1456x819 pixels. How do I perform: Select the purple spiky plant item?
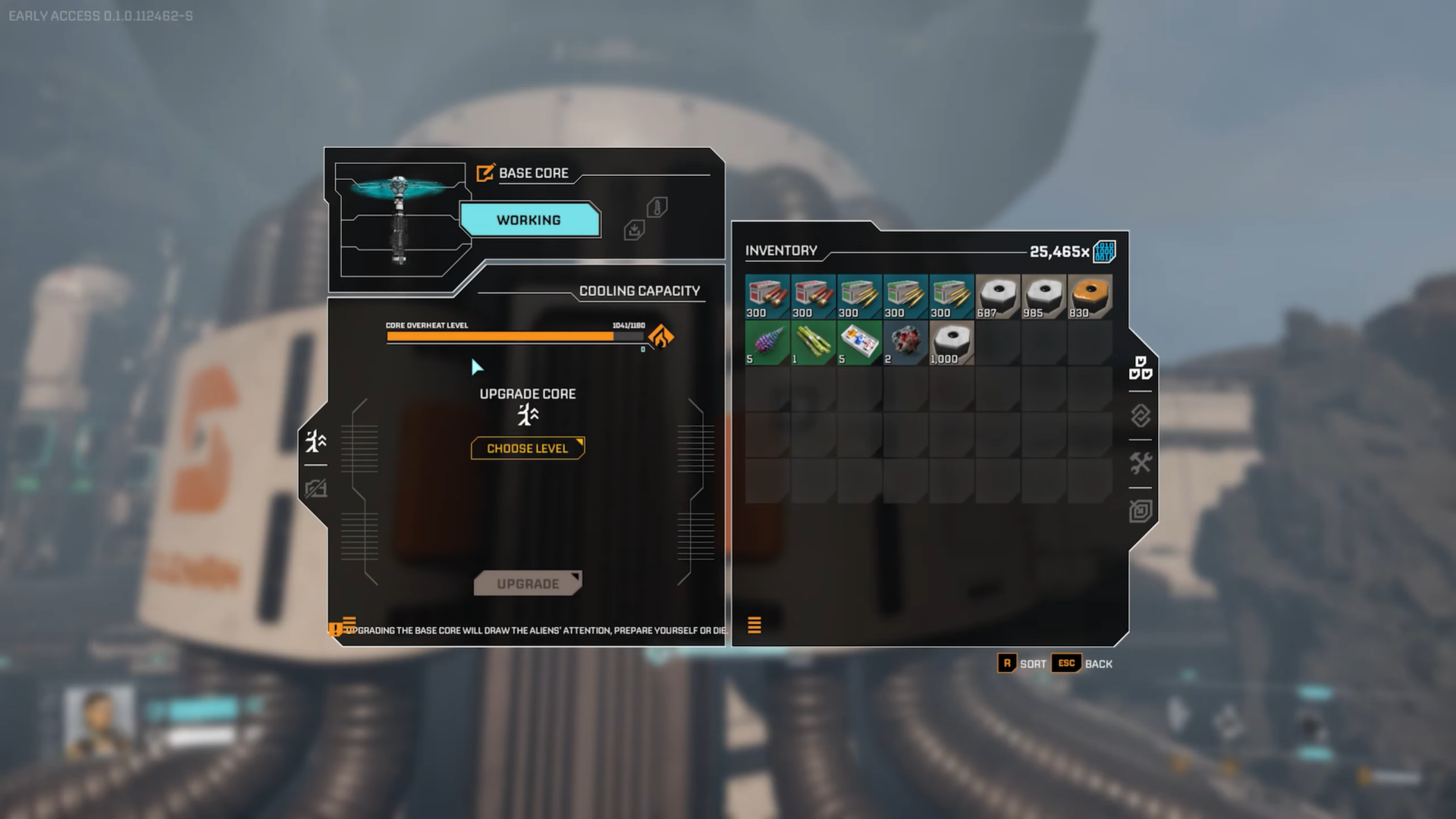[x=767, y=342]
